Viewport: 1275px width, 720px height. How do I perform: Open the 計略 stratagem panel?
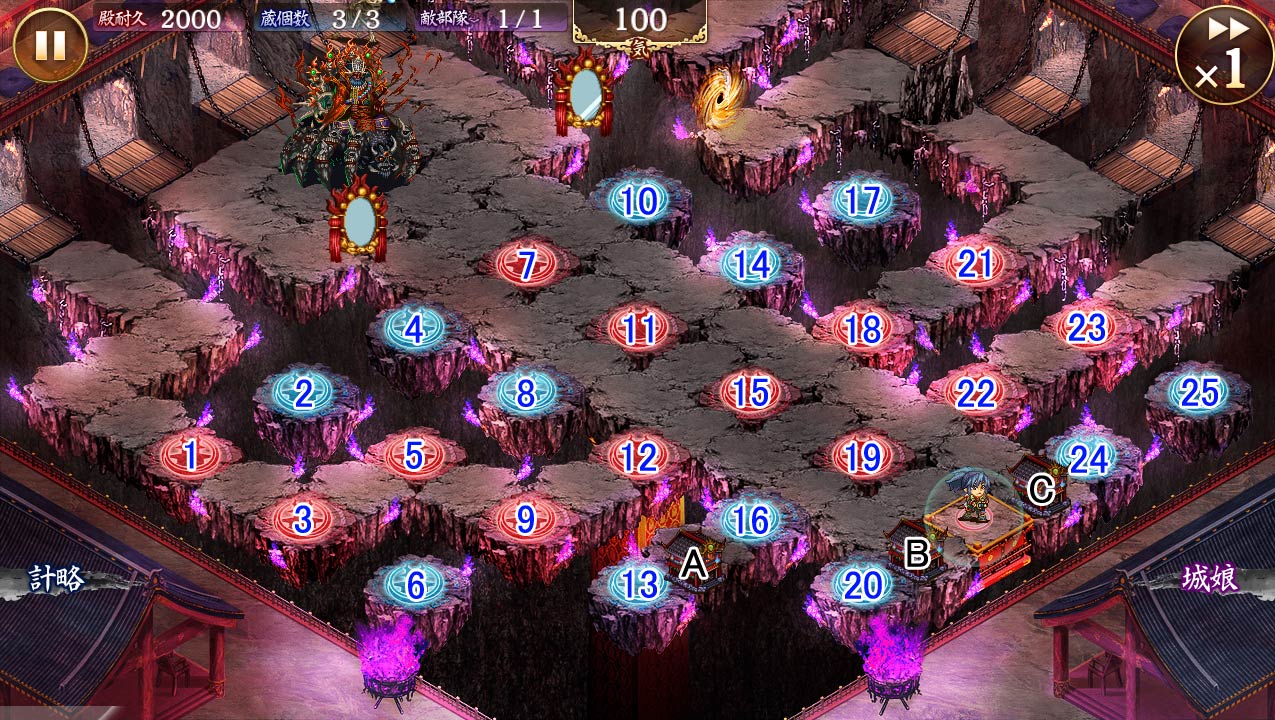[x=56, y=579]
